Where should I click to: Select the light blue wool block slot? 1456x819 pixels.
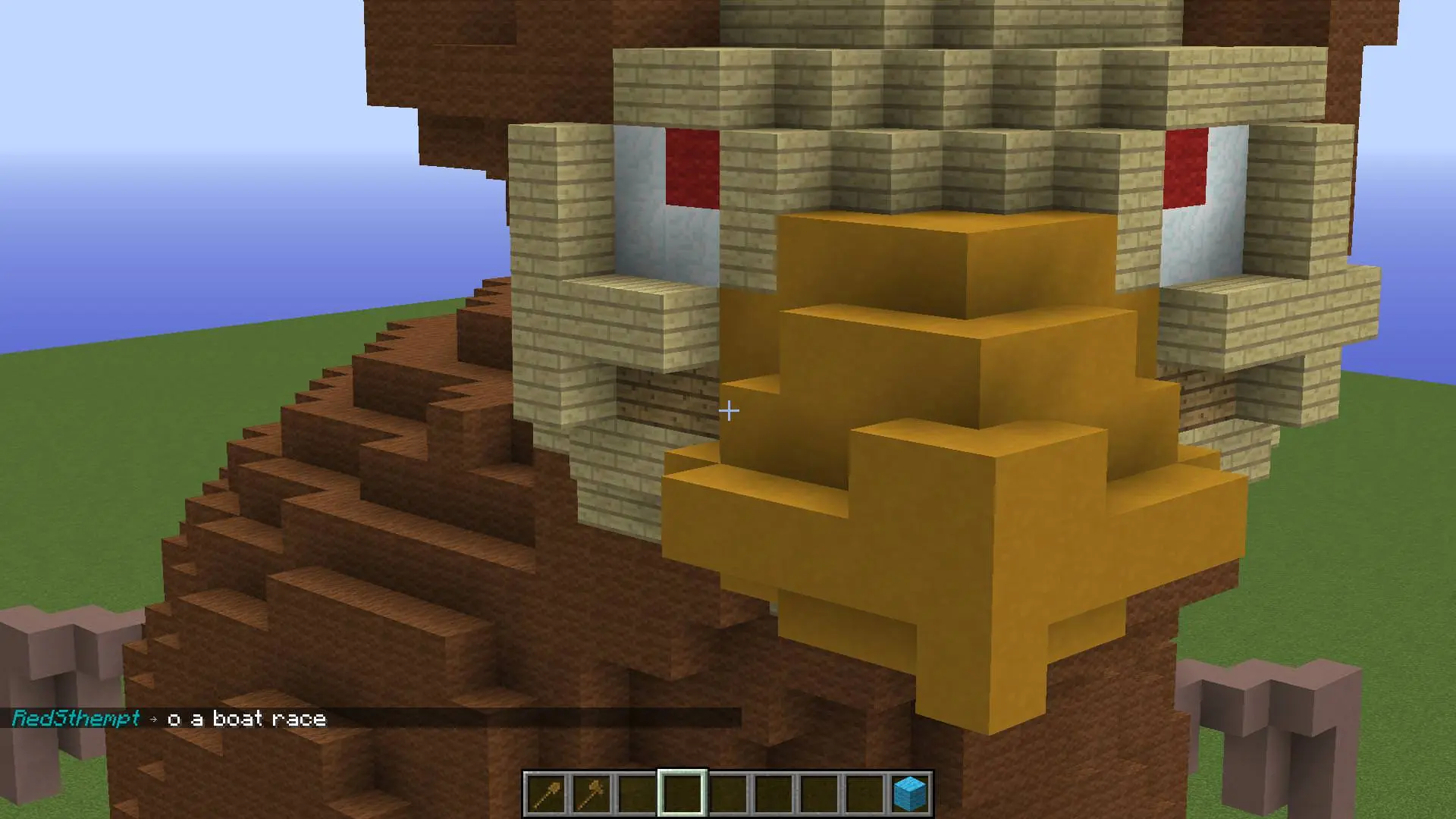pyautogui.click(x=910, y=793)
